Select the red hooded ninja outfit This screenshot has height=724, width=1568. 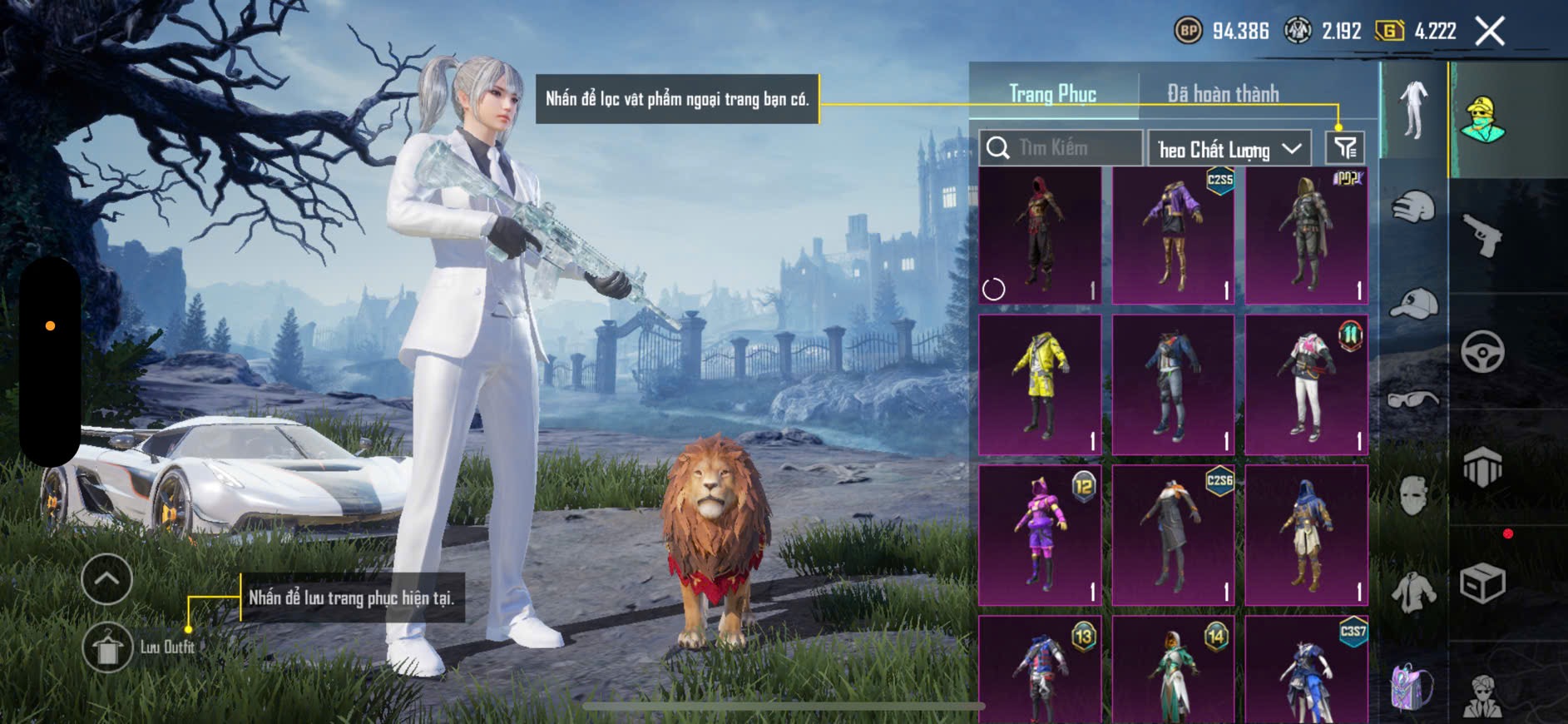(1040, 235)
